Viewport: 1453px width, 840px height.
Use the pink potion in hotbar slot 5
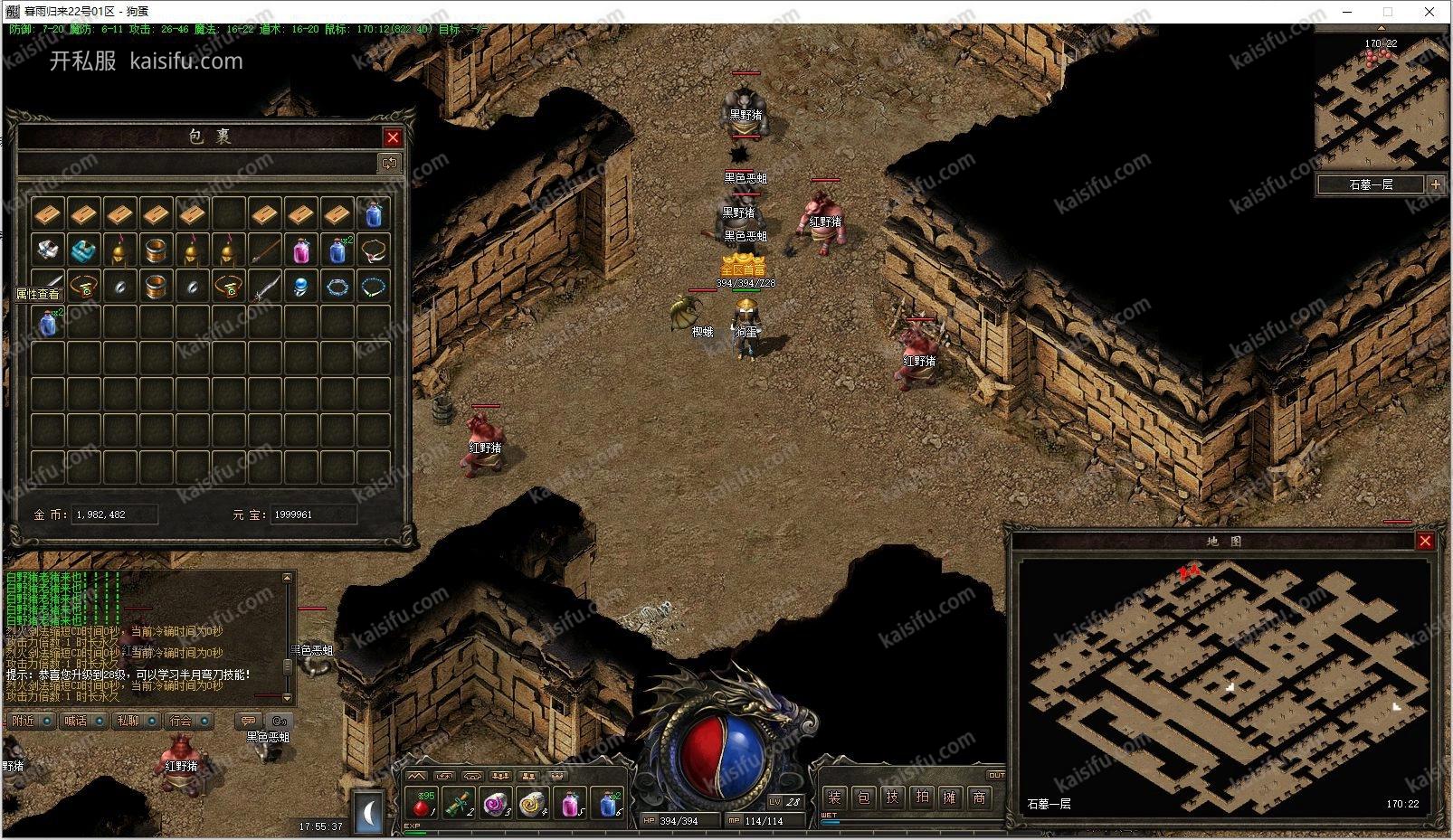(570, 802)
